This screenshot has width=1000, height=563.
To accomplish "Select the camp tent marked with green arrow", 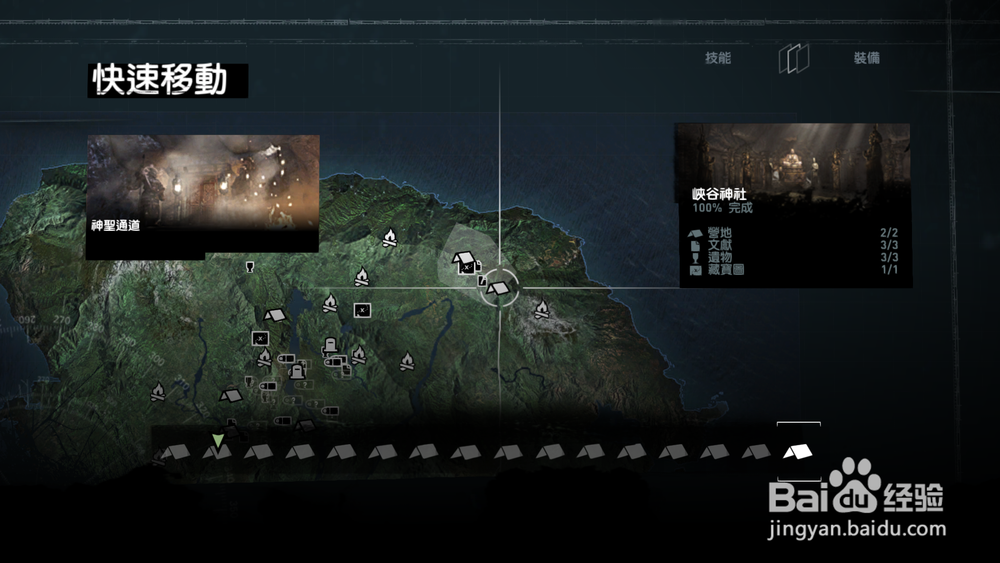I will pyautogui.click(x=218, y=452).
